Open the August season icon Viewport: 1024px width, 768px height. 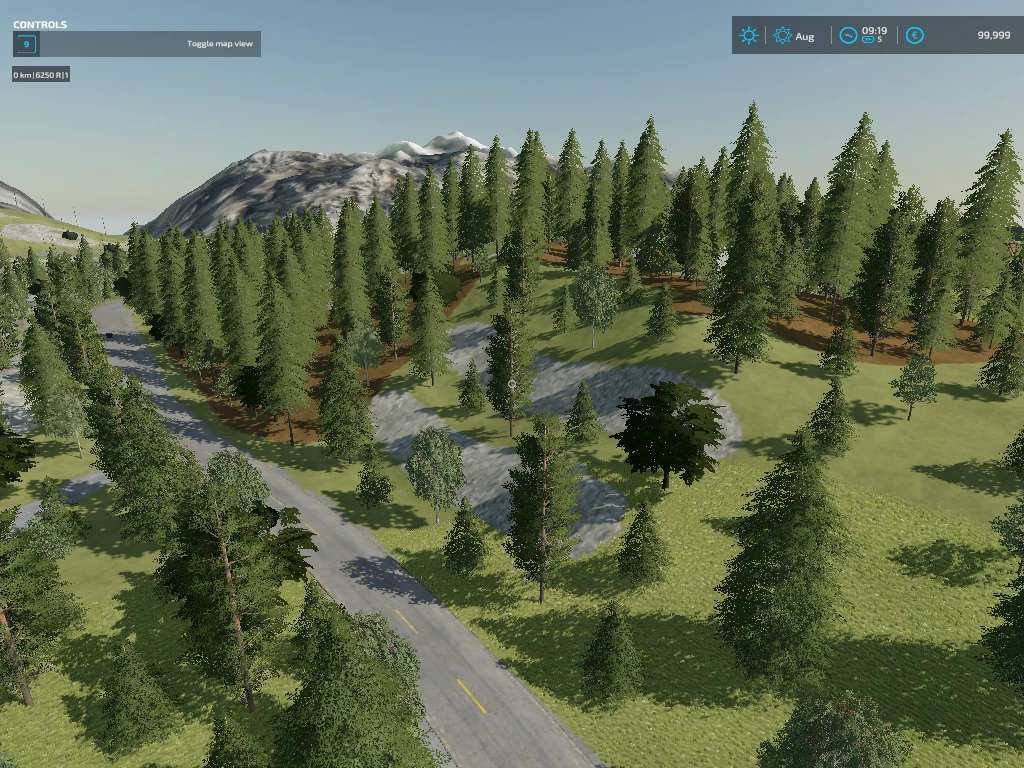pyautogui.click(x=782, y=36)
